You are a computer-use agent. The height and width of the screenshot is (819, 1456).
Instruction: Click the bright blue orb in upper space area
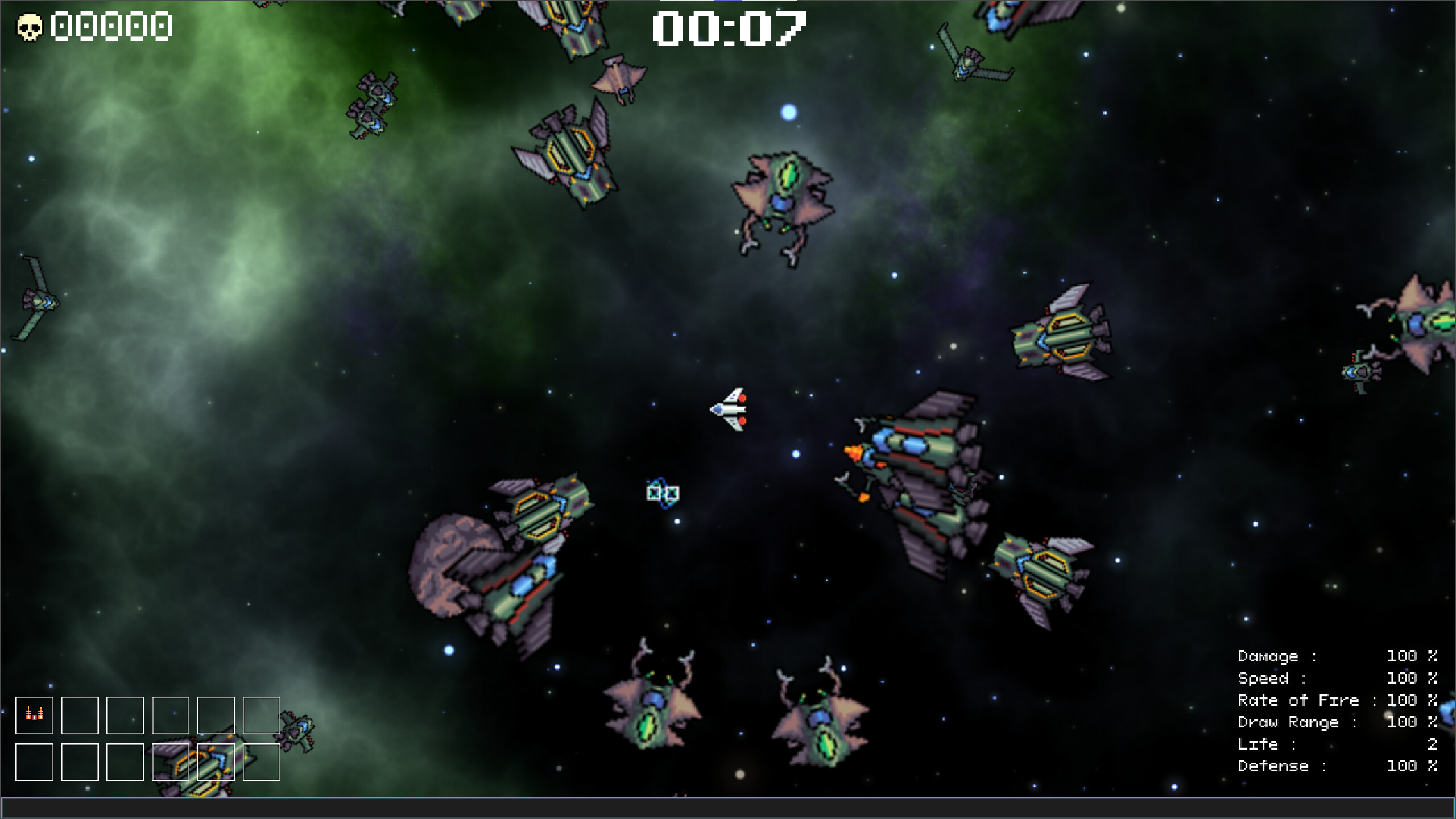tap(788, 112)
